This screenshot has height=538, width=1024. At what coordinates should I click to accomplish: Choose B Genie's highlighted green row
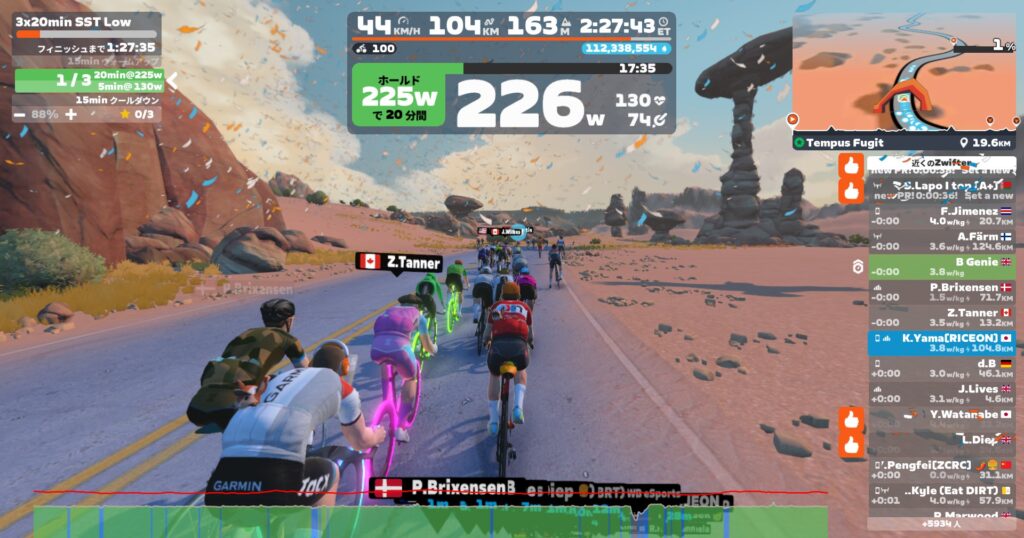pos(942,266)
